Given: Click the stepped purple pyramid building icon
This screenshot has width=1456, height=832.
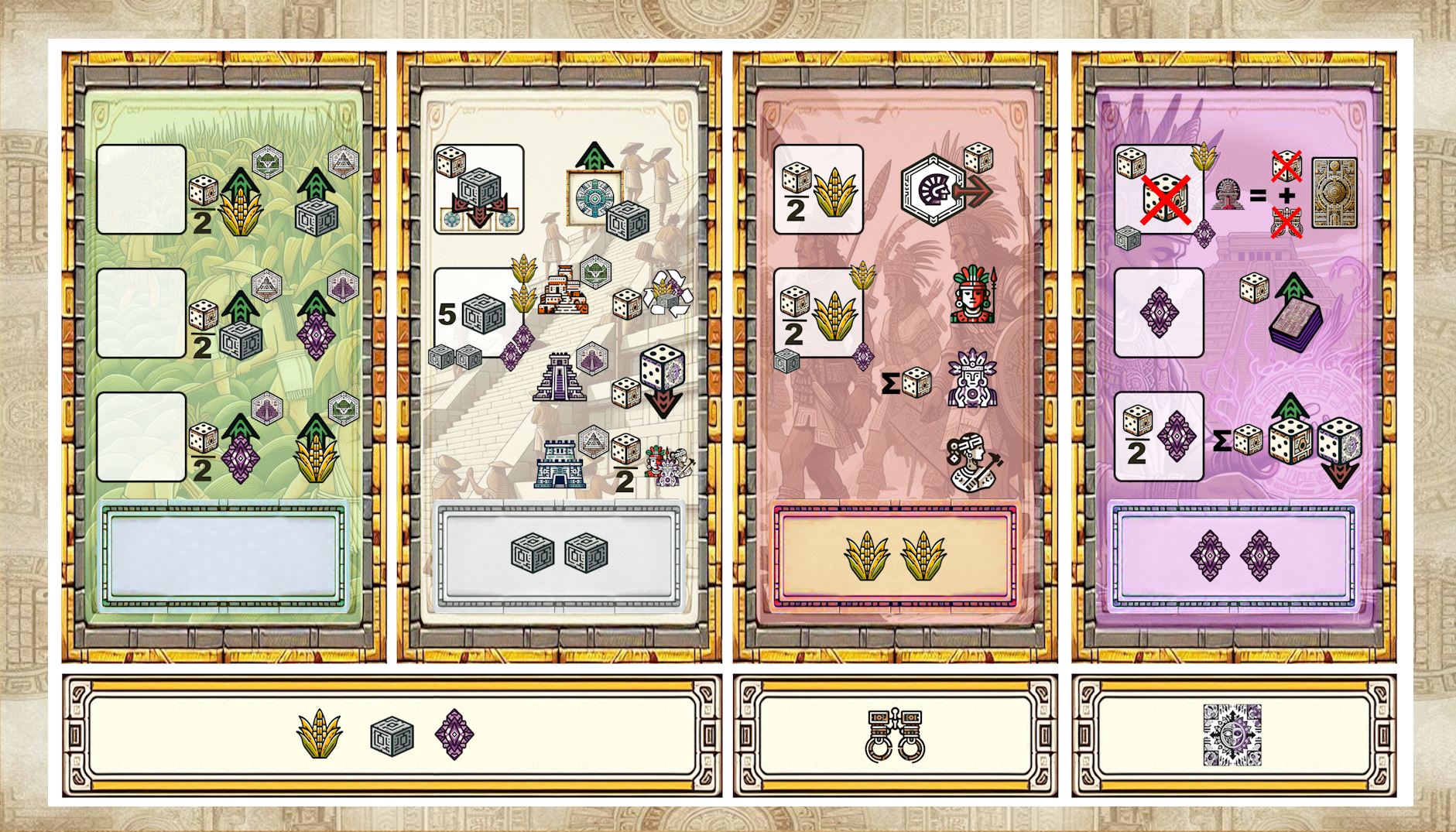Looking at the screenshot, I should [559, 378].
